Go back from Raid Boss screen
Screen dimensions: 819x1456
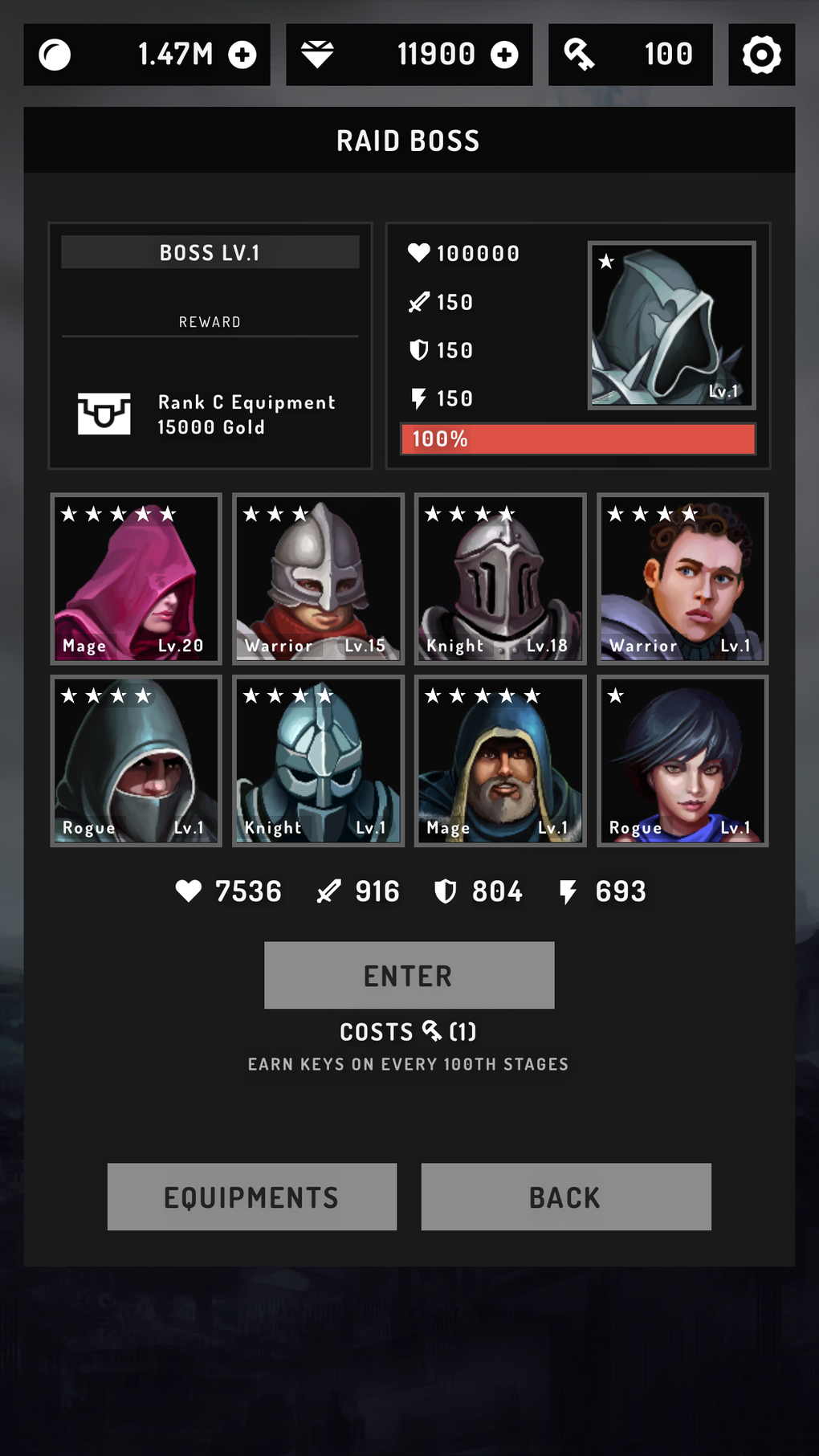pyautogui.click(x=565, y=1197)
